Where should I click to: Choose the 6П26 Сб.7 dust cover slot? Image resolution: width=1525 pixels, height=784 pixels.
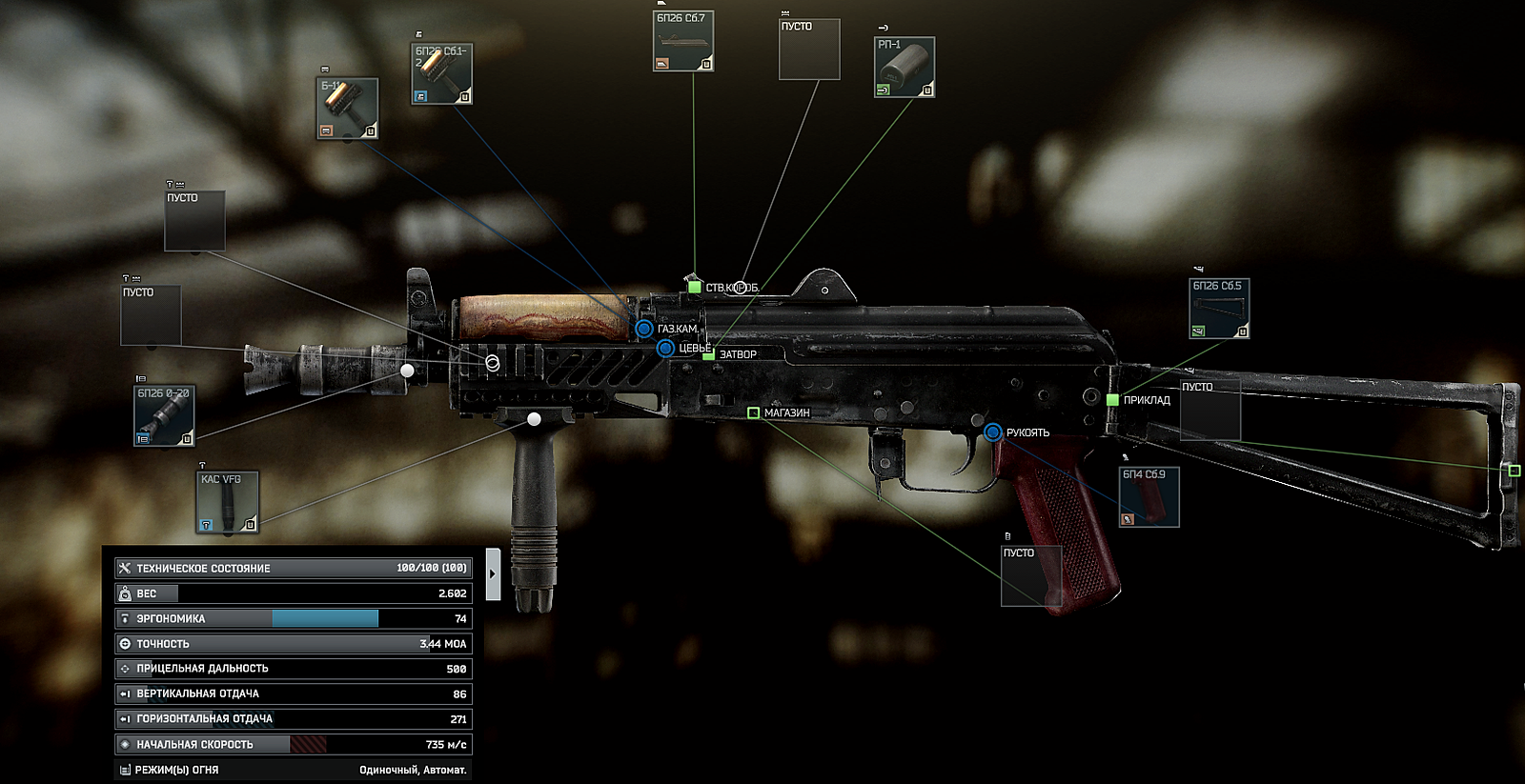coord(683,41)
